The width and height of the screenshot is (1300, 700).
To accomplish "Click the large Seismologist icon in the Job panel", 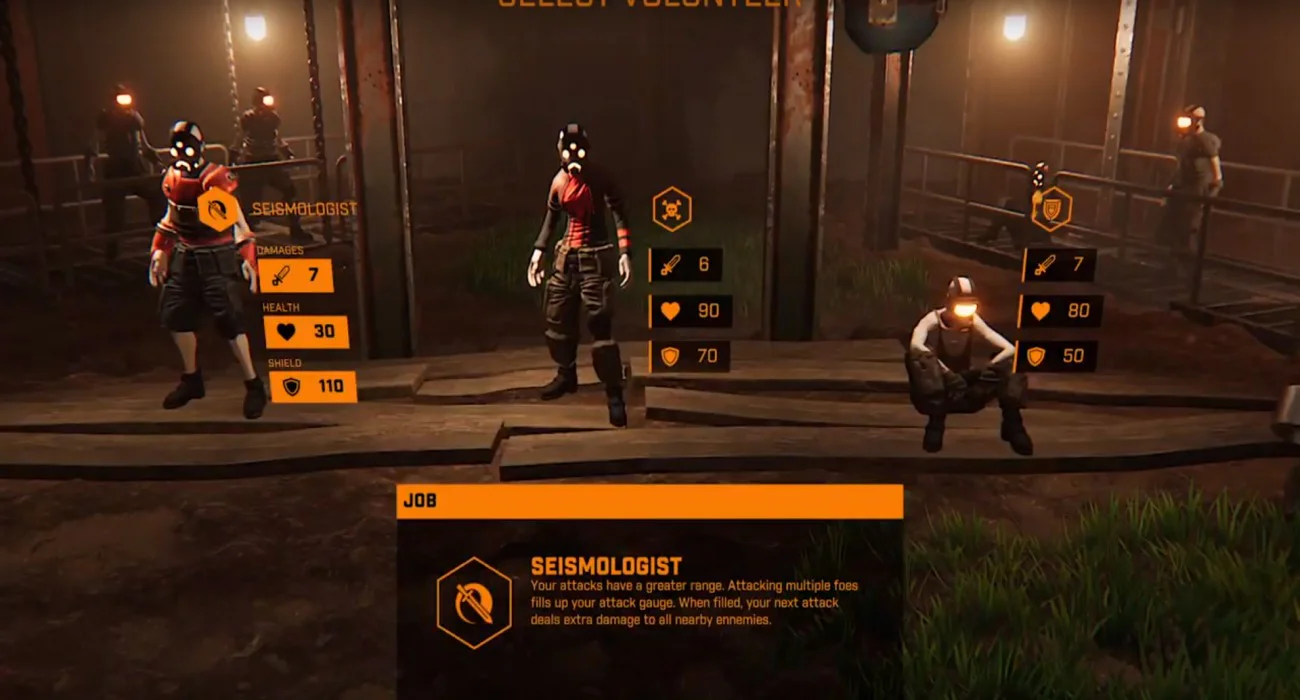I will coord(475,603).
